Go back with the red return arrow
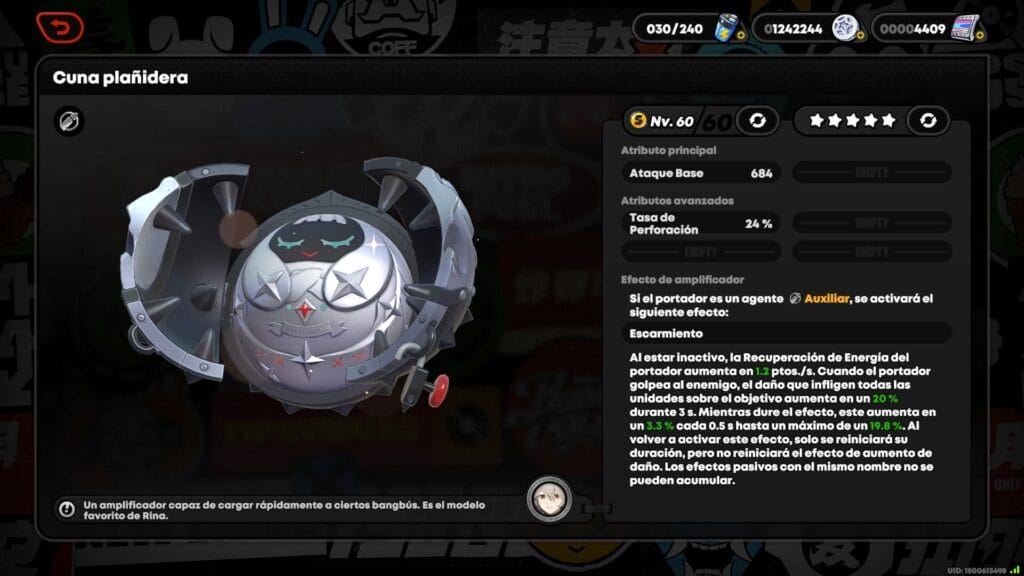 point(60,27)
